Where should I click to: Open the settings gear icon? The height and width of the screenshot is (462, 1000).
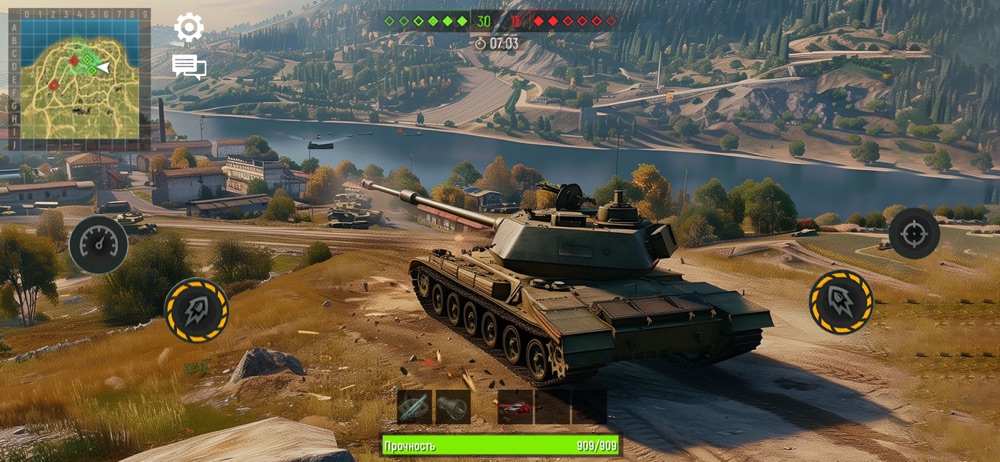pyautogui.click(x=189, y=27)
